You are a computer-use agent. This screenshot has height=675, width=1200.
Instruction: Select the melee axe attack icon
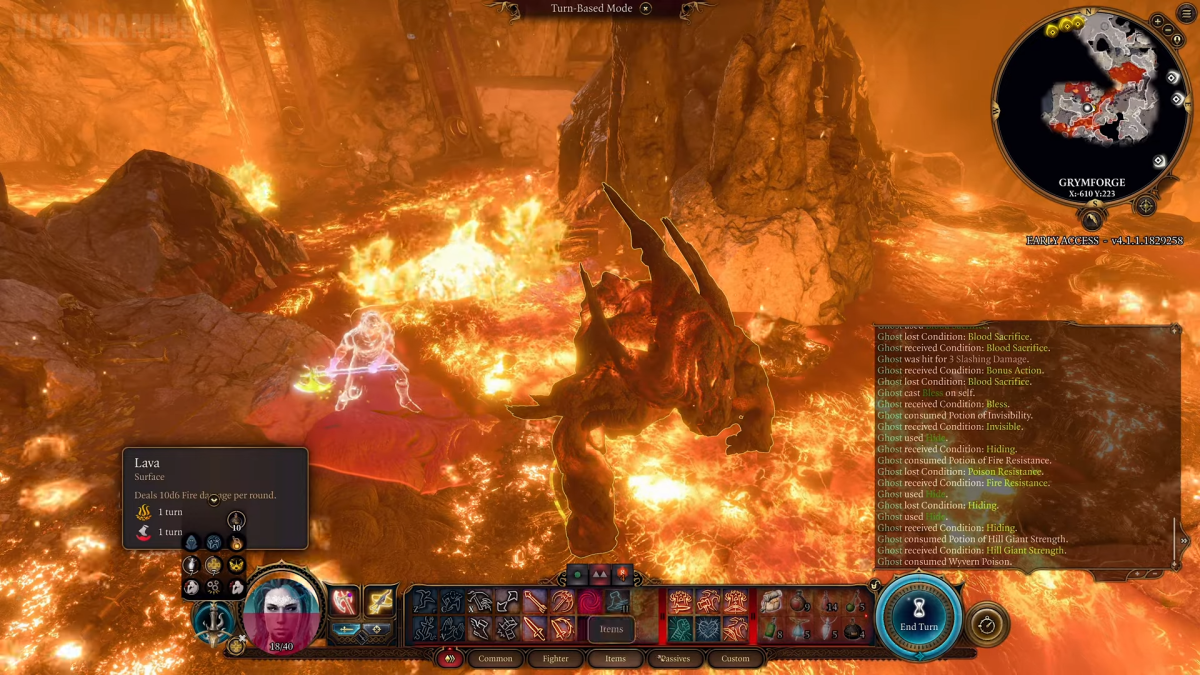point(343,600)
